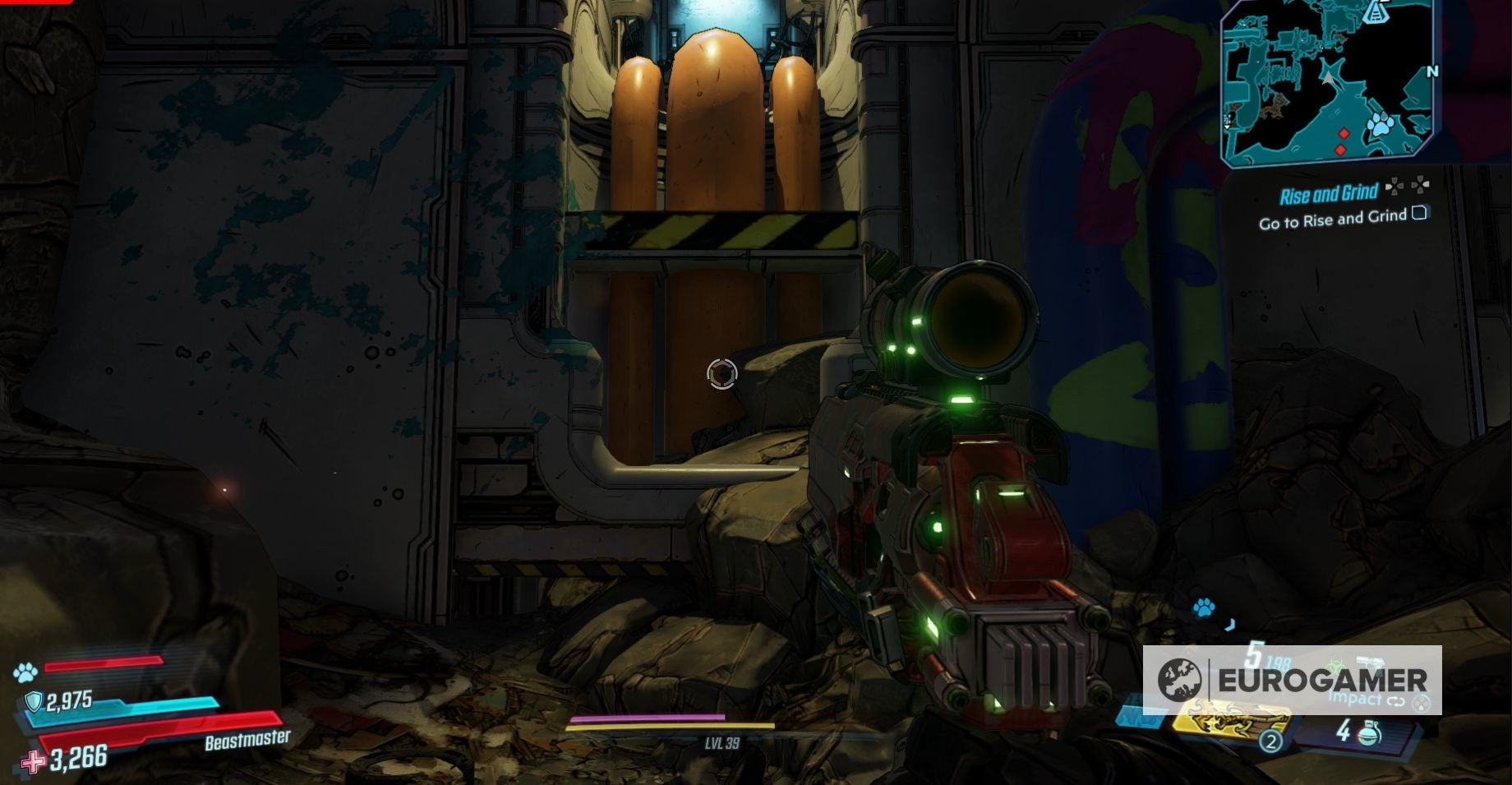Click the pet paw icon above the shield bar
The width and height of the screenshot is (1512, 785).
26,672
